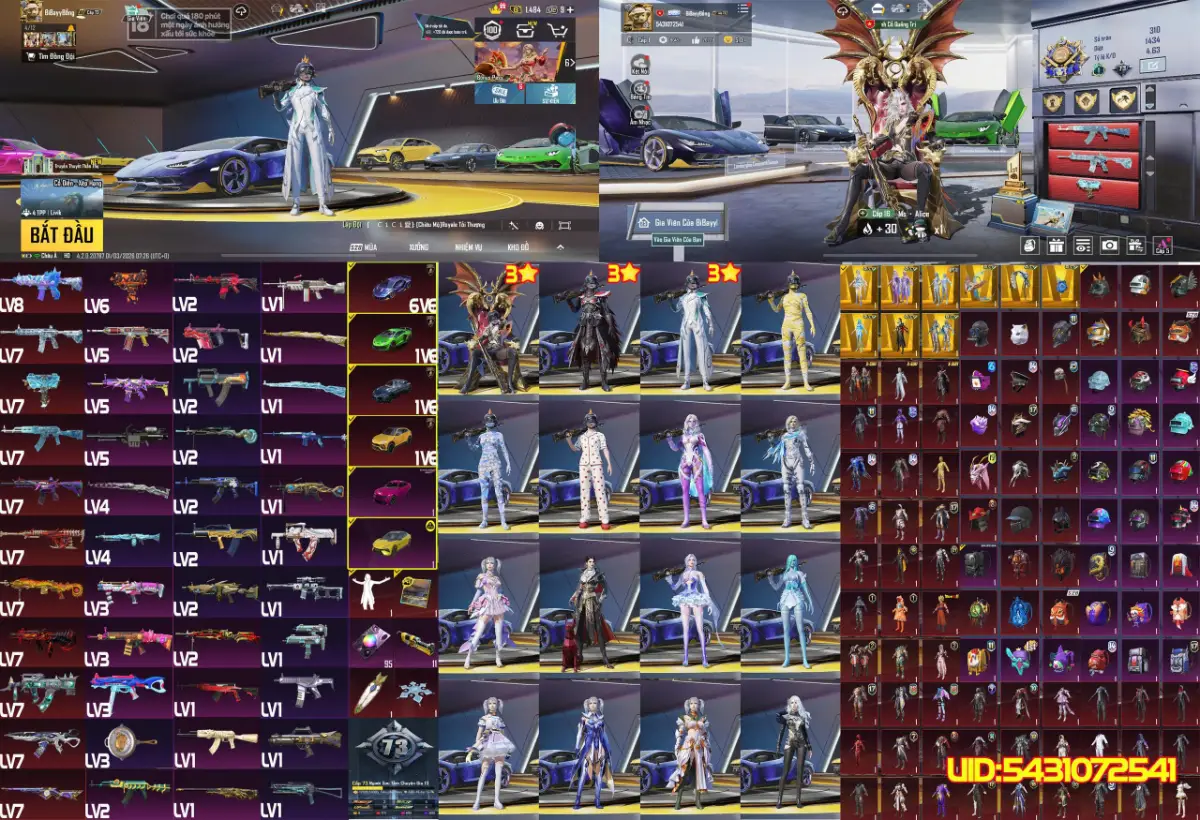Open the MÙA season tab
1200x820 pixels.
(x=363, y=246)
